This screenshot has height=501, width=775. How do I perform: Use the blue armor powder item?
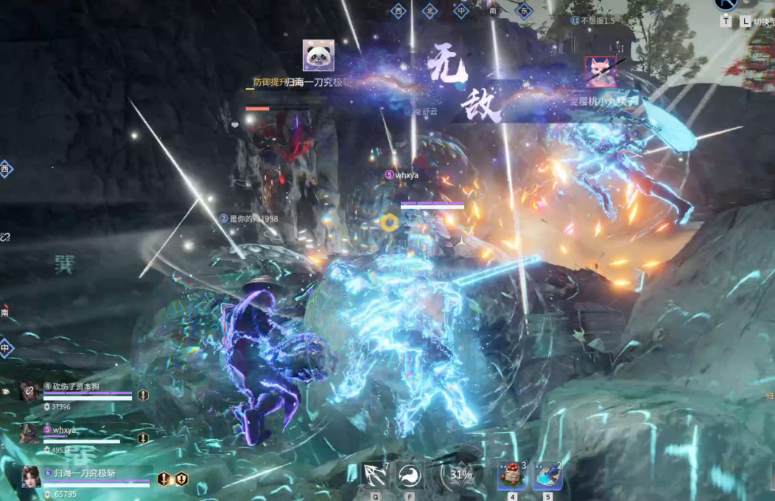548,476
